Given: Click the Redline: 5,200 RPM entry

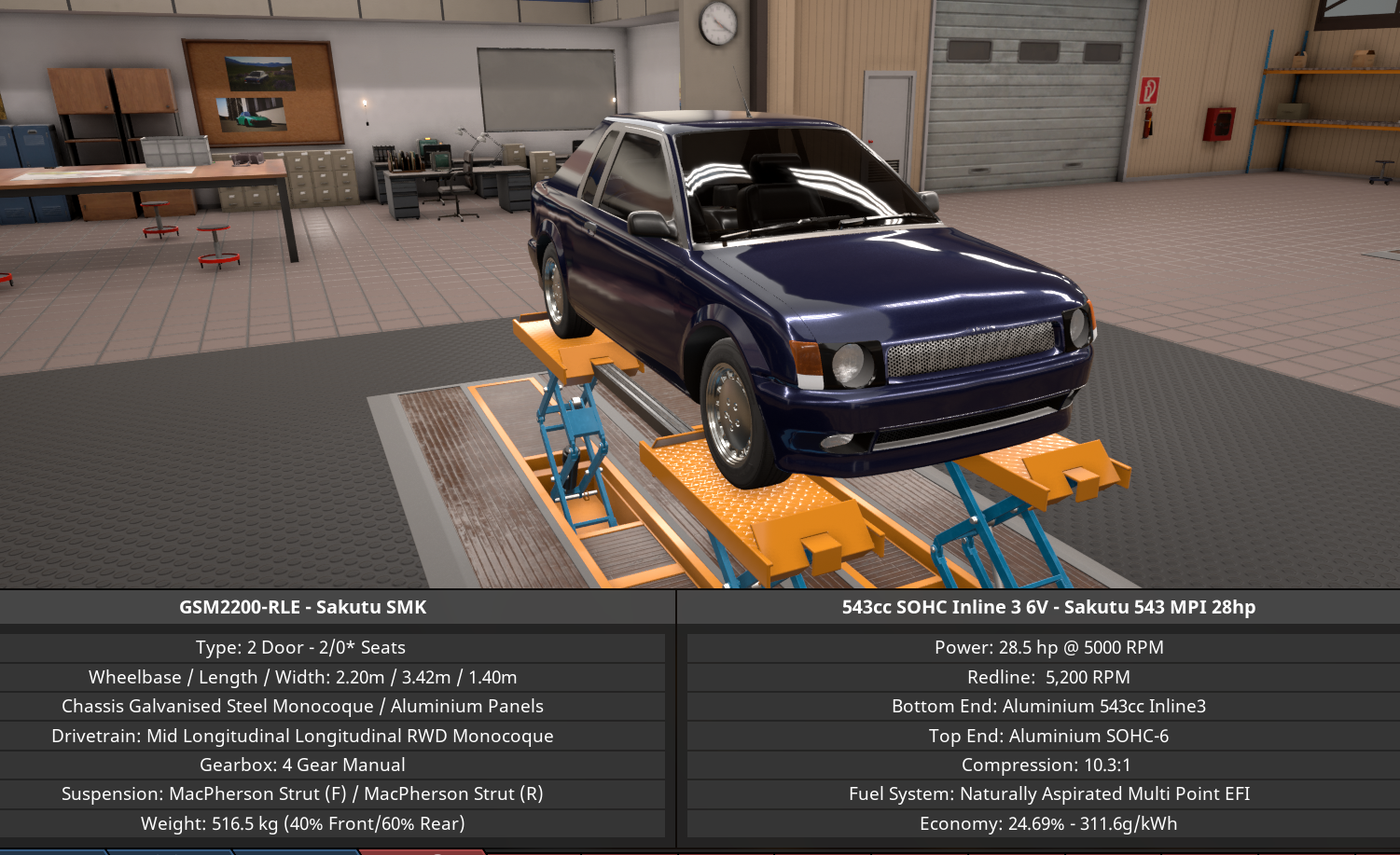Looking at the screenshot, I should point(1048,677).
